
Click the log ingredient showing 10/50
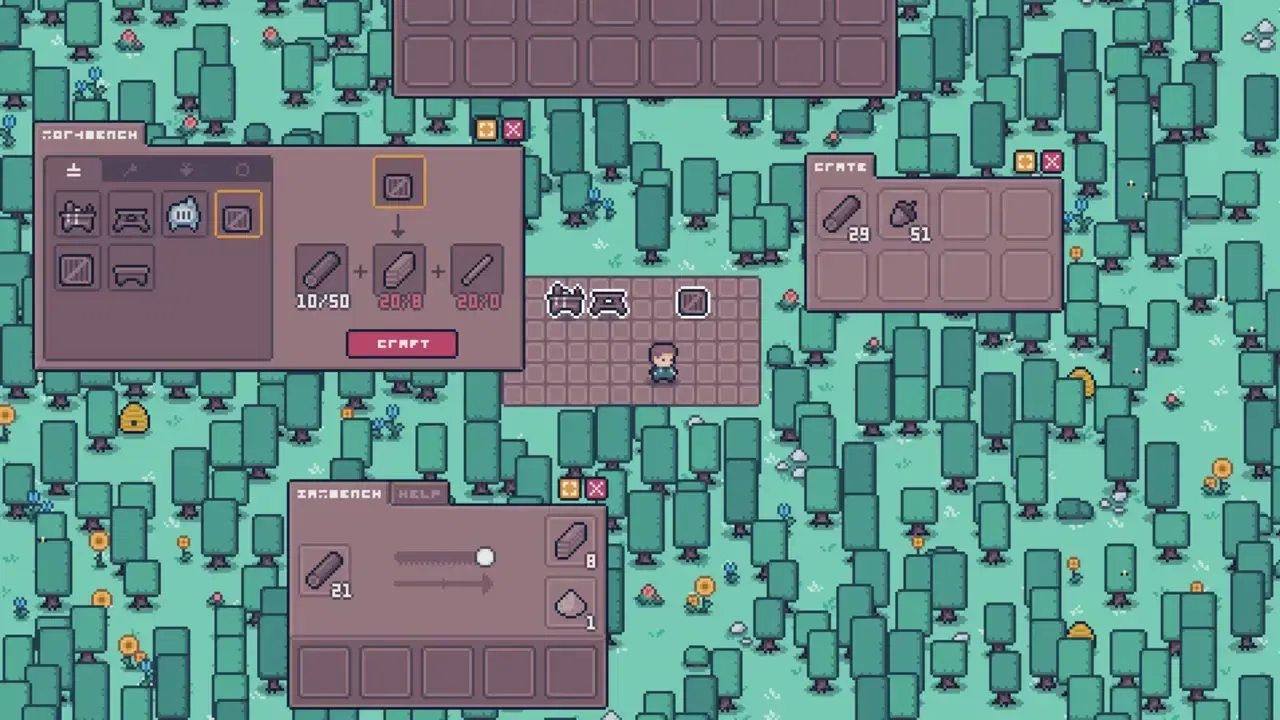pyautogui.click(x=322, y=268)
